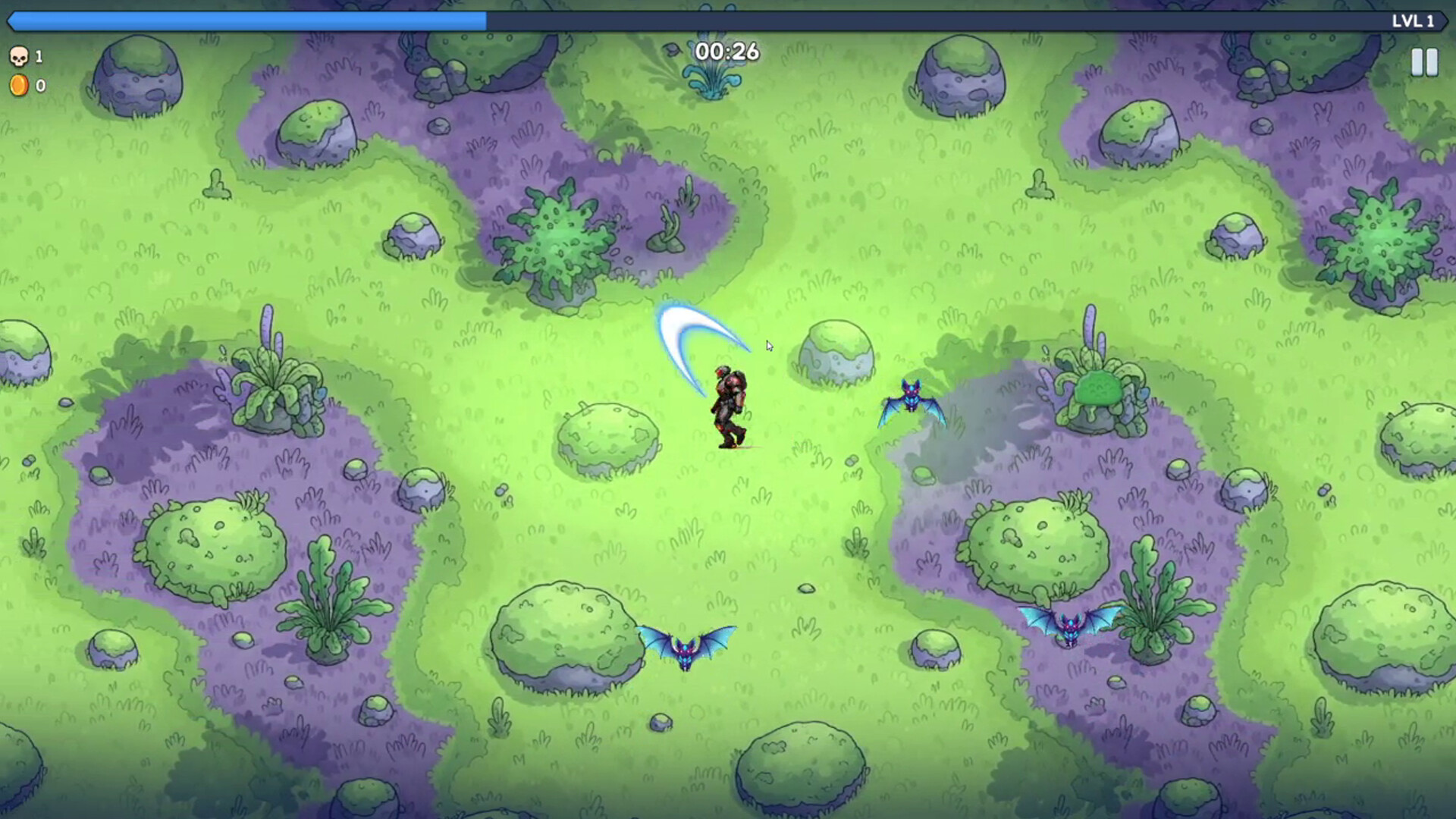Image resolution: width=1456 pixels, height=819 pixels.
Task: Click the LVL 1 level indicator
Action: (x=1415, y=22)
